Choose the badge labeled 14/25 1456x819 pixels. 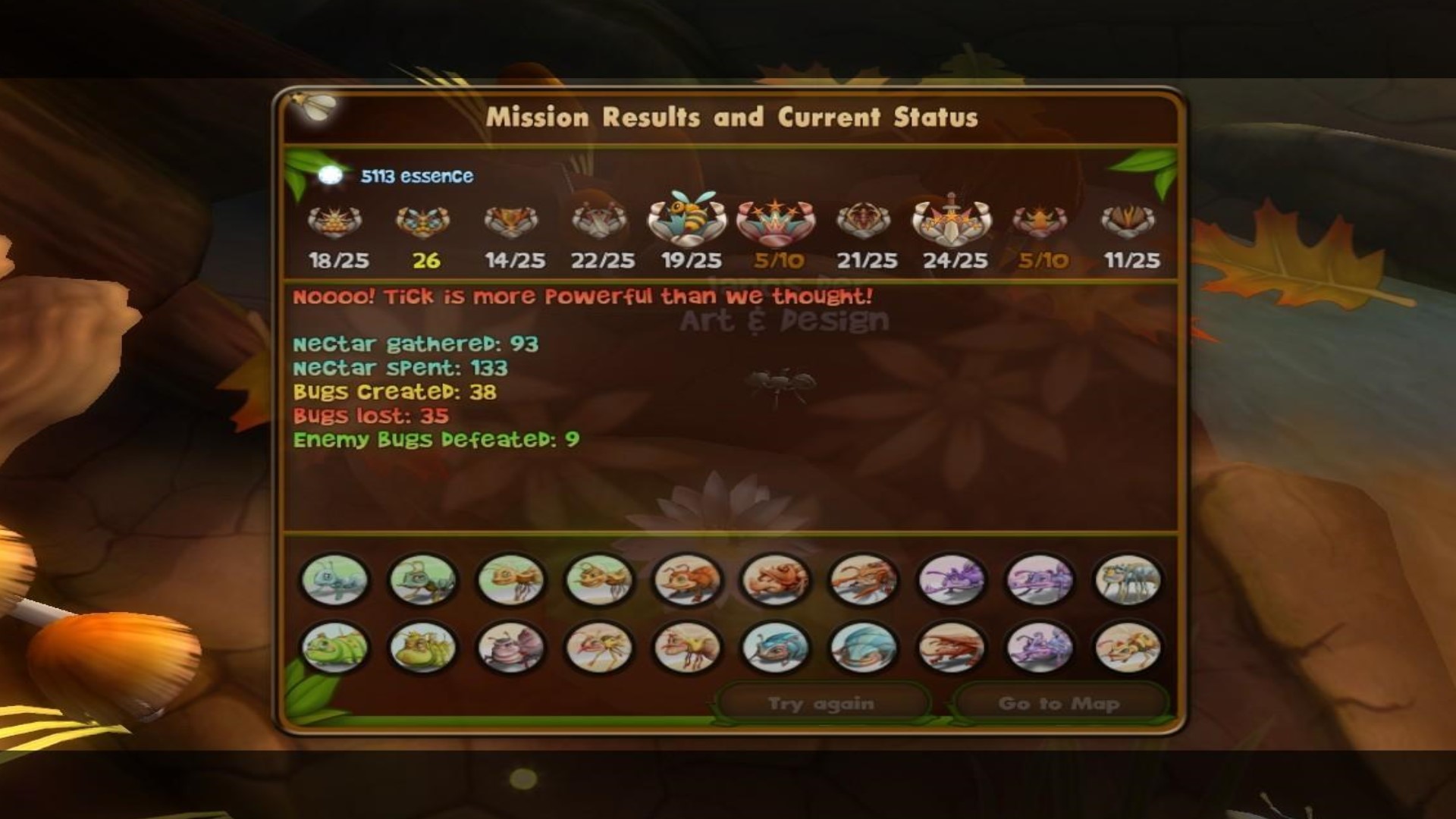511,221
